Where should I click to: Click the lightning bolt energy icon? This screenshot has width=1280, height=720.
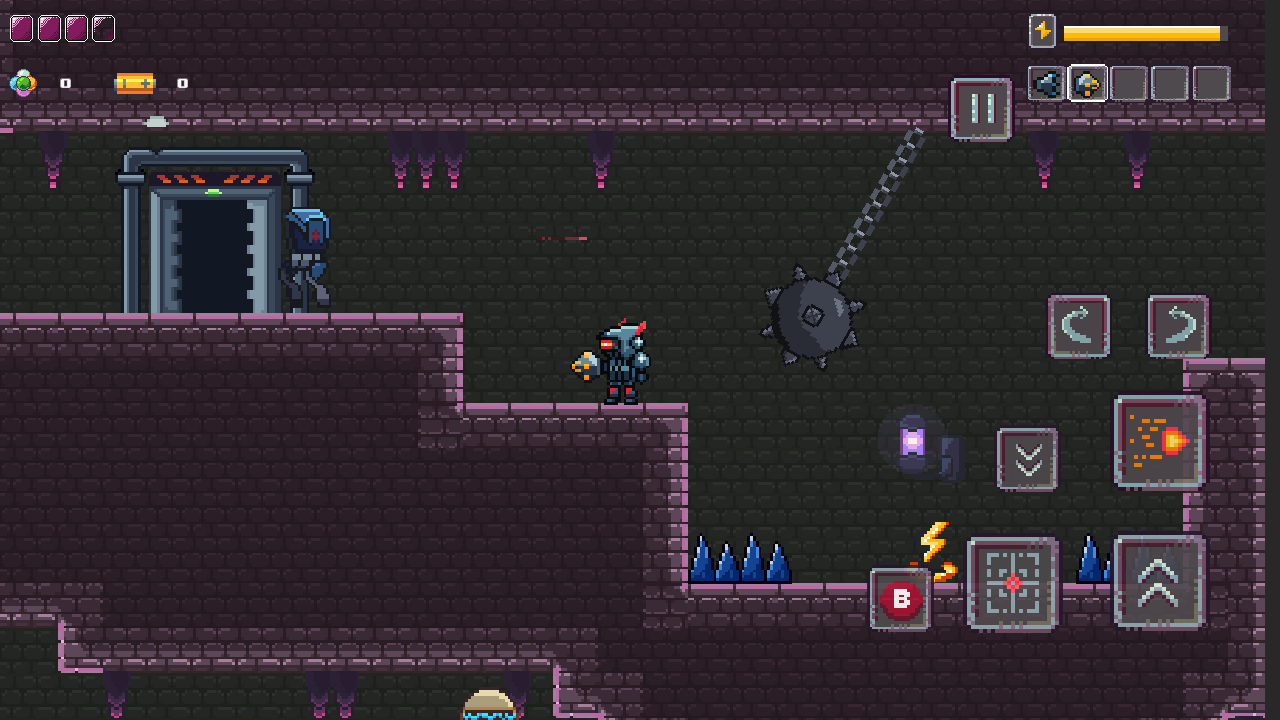tap(1041, 32)
